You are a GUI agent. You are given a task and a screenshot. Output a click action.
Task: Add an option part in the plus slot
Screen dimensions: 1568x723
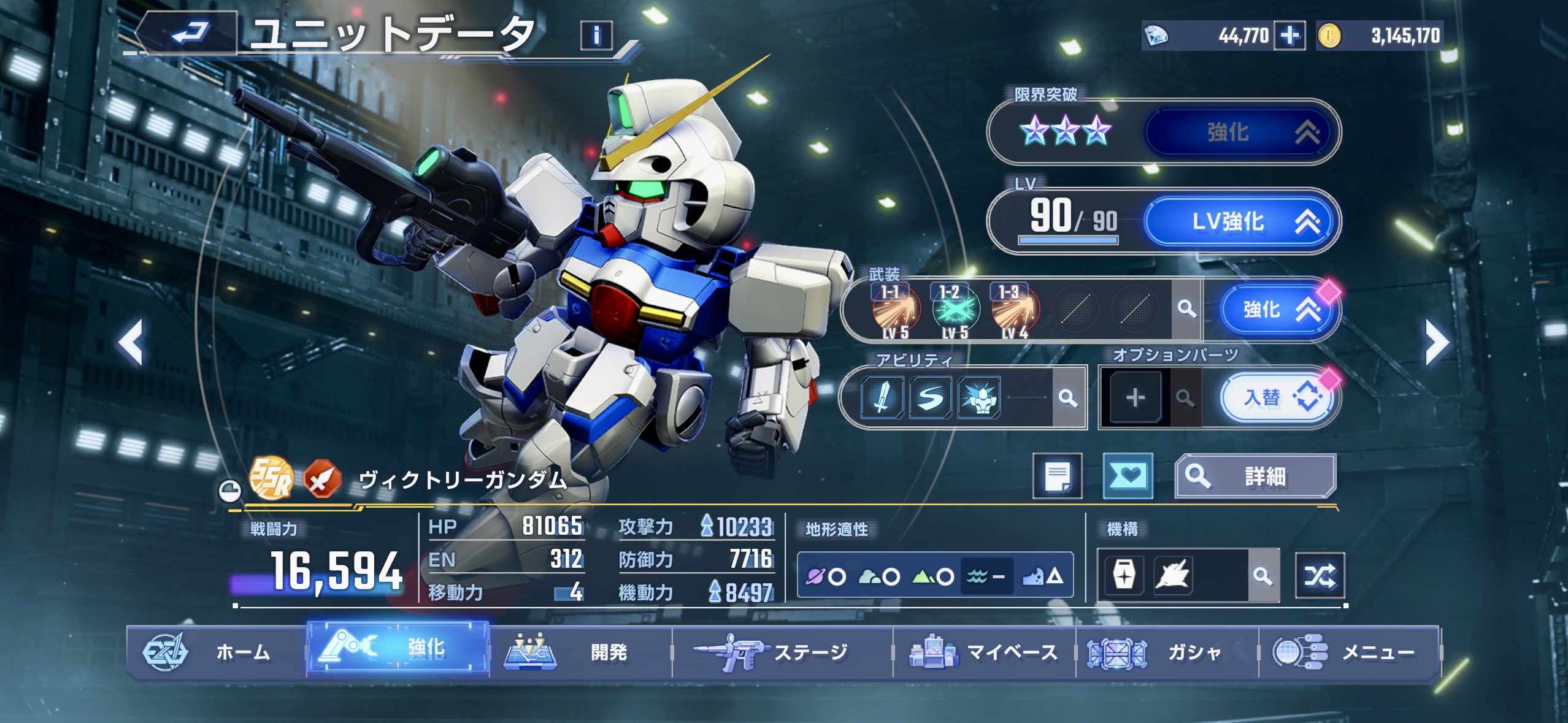pos(1135,398)
